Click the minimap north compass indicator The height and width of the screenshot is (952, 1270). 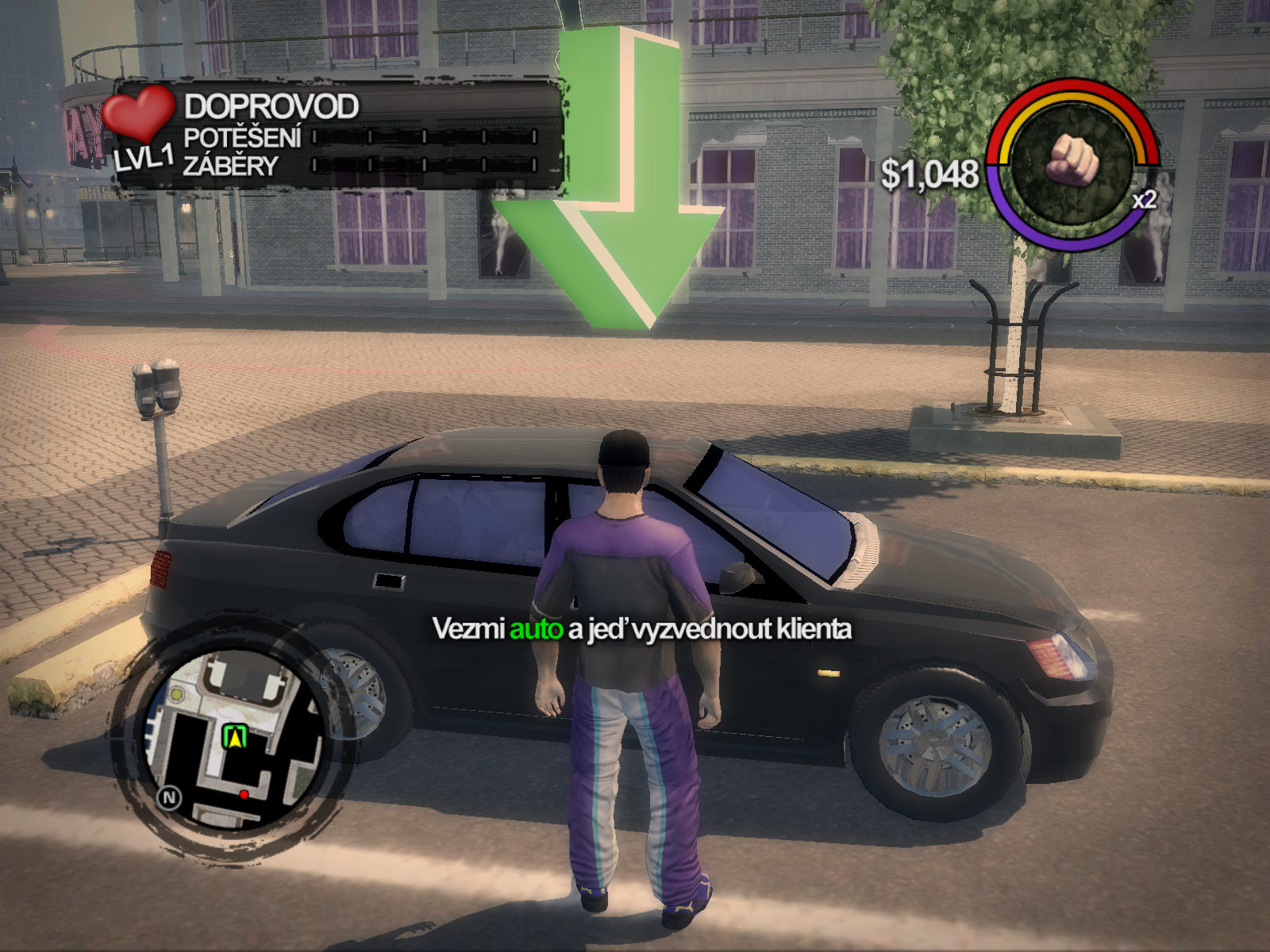pos(169,797)
